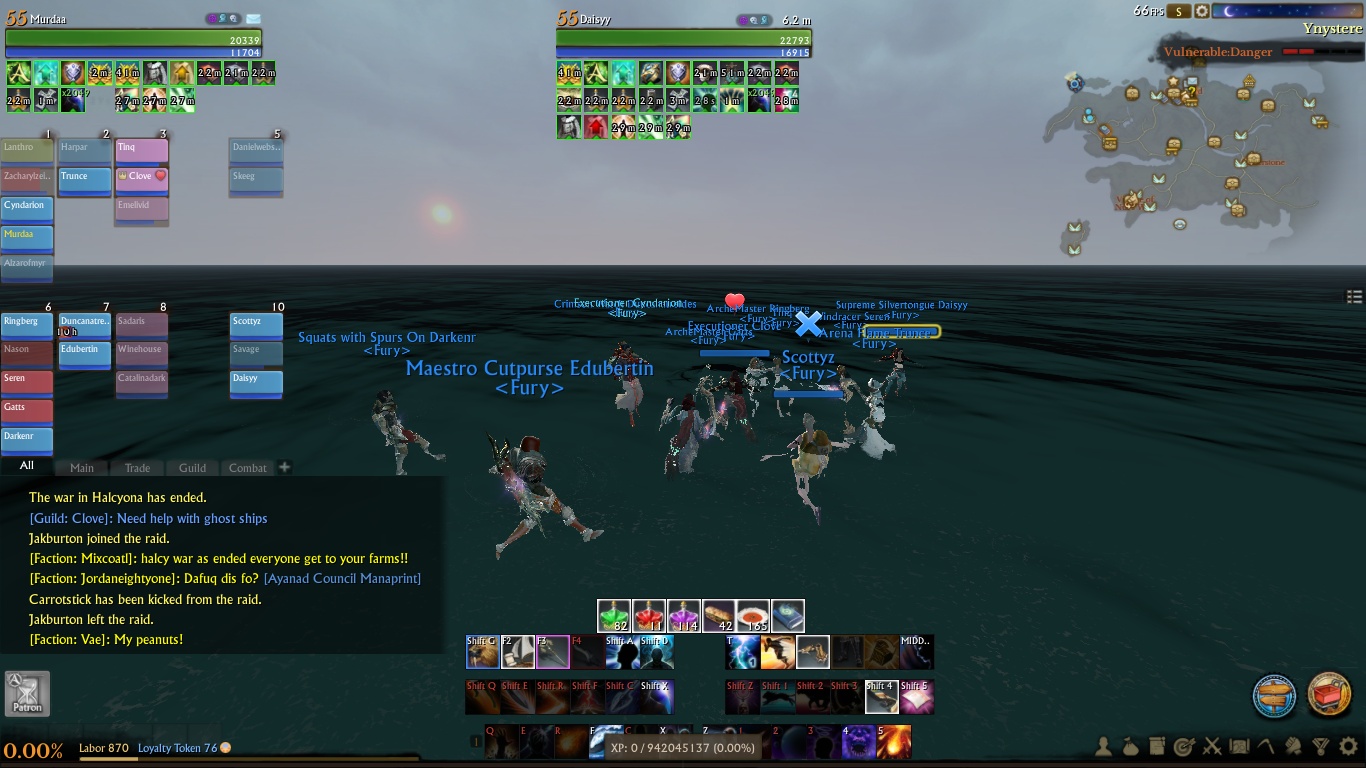
Task: Add a new chat tab with plus button
Action: click(x=284, y=467)
